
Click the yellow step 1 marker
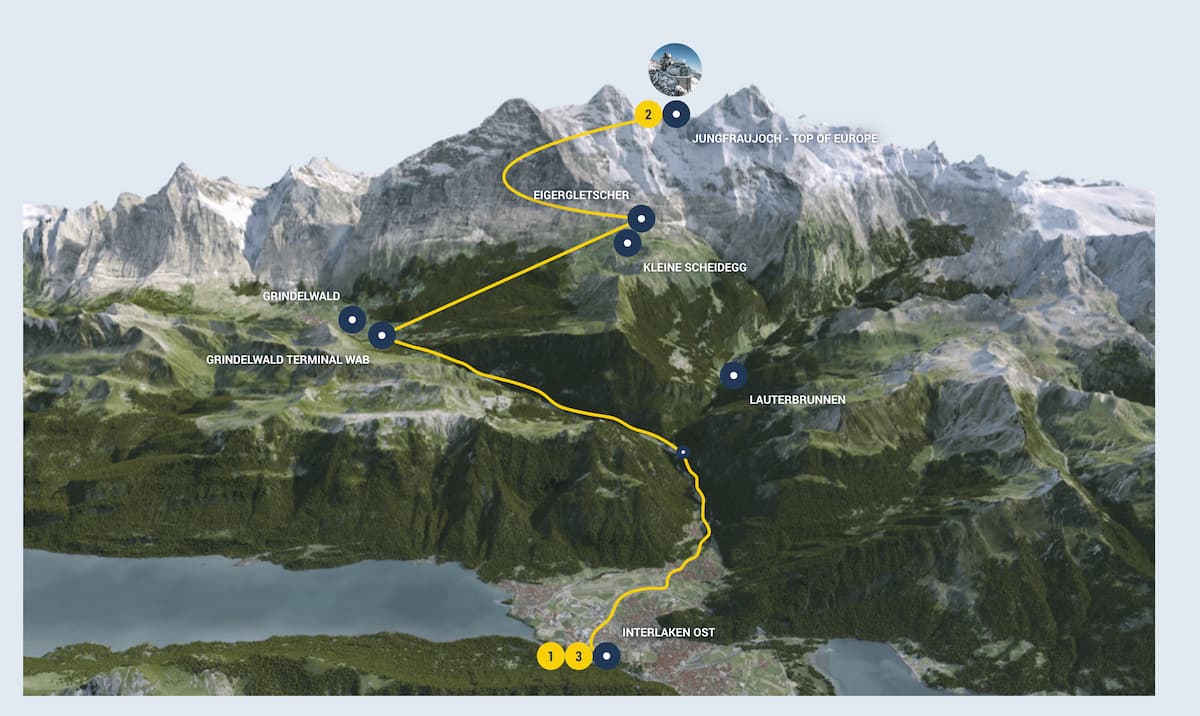point(549,656)
